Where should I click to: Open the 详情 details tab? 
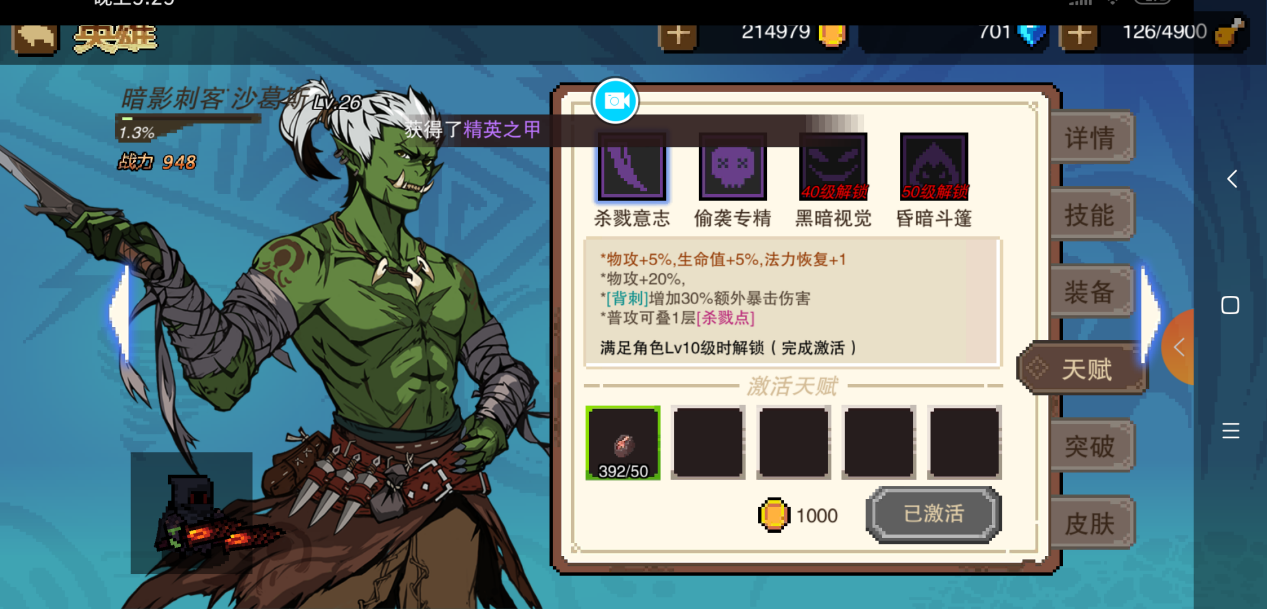coord(1090,138)
